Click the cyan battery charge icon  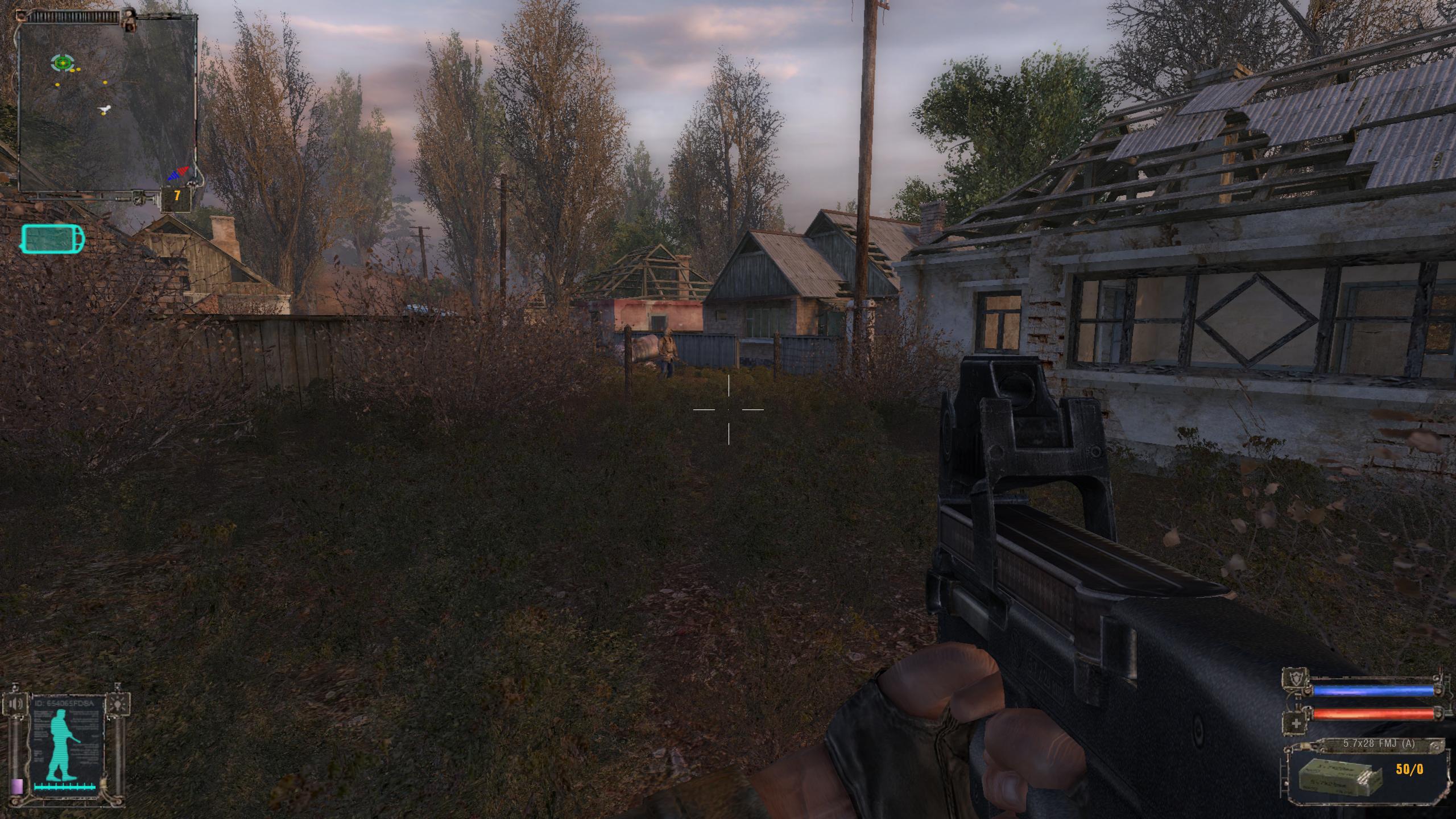tap(53, 239)
